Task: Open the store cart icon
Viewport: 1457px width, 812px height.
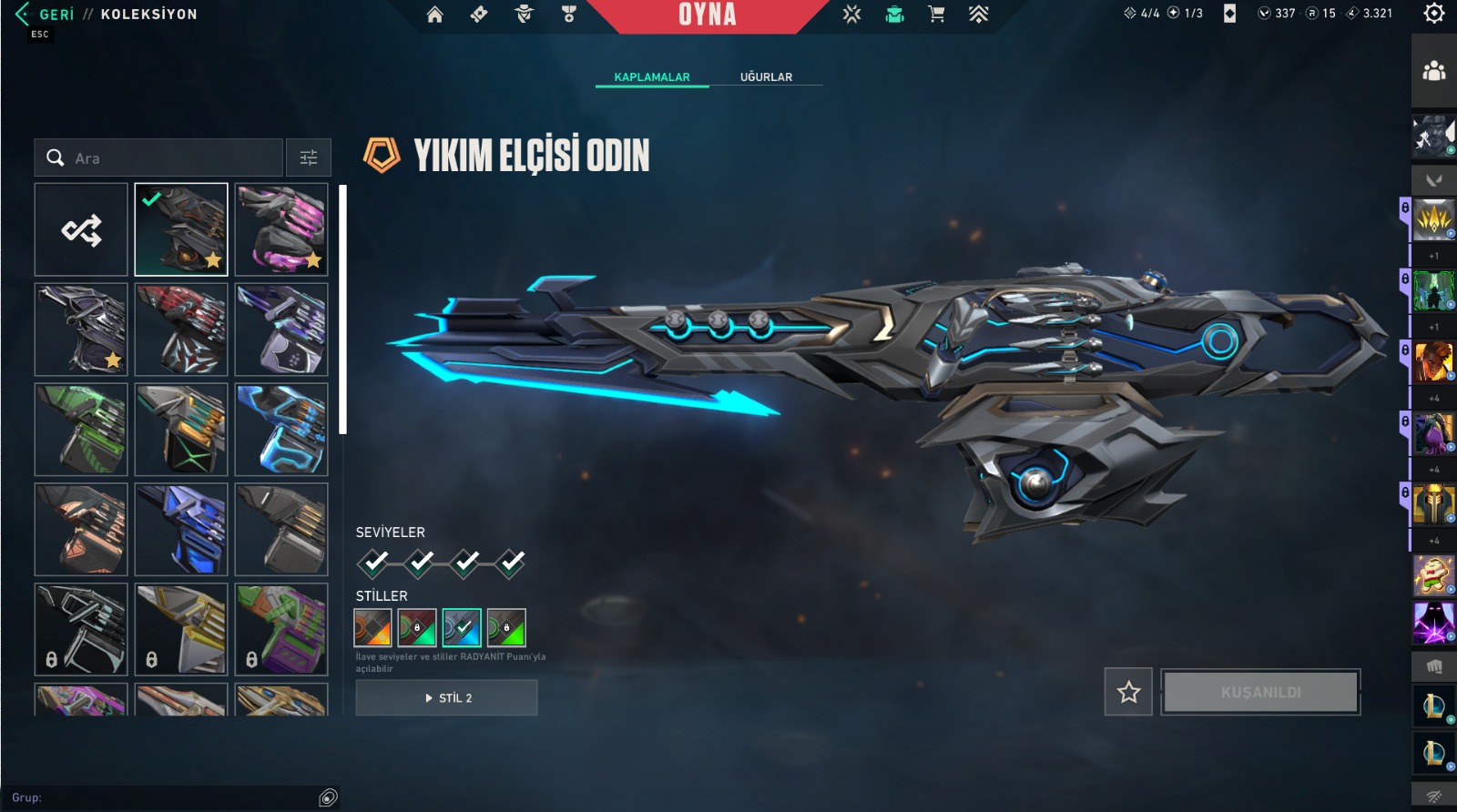Action: pos(936,15)
